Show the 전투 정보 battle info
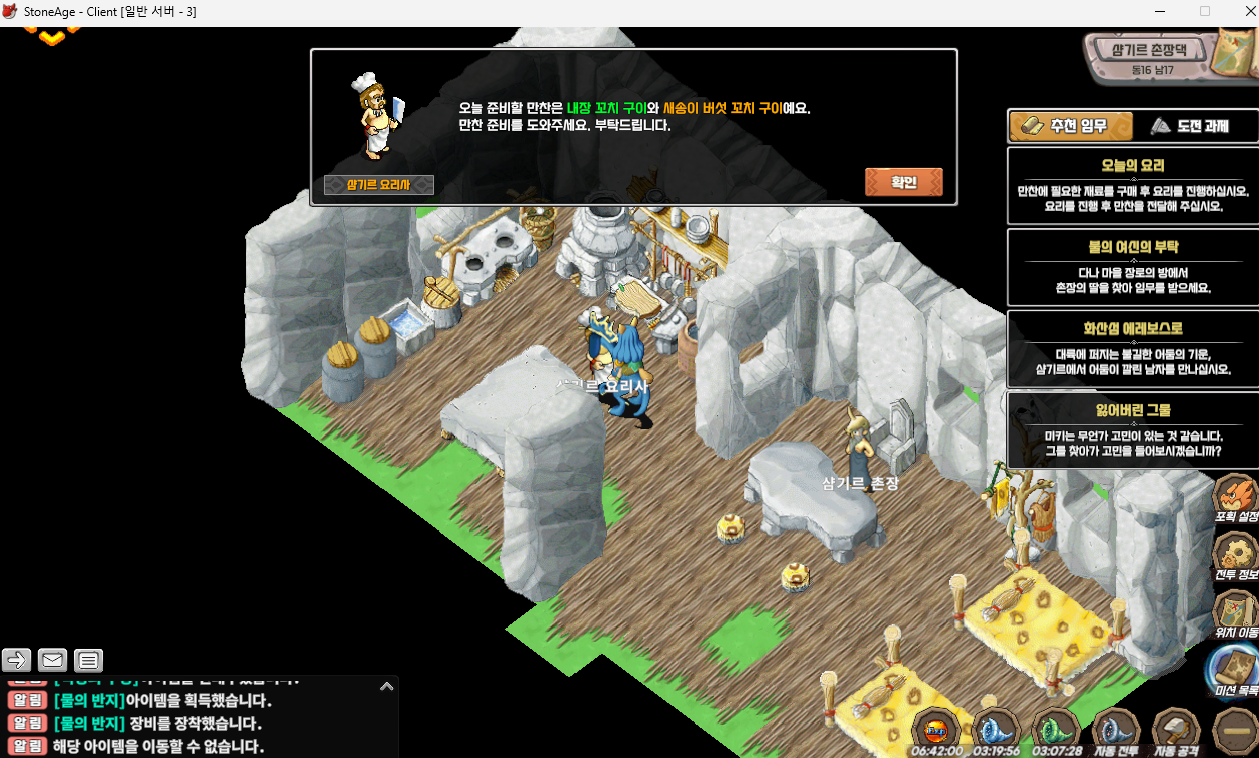The width and height of the screenshot is (1259, 758). point(1236,557)
